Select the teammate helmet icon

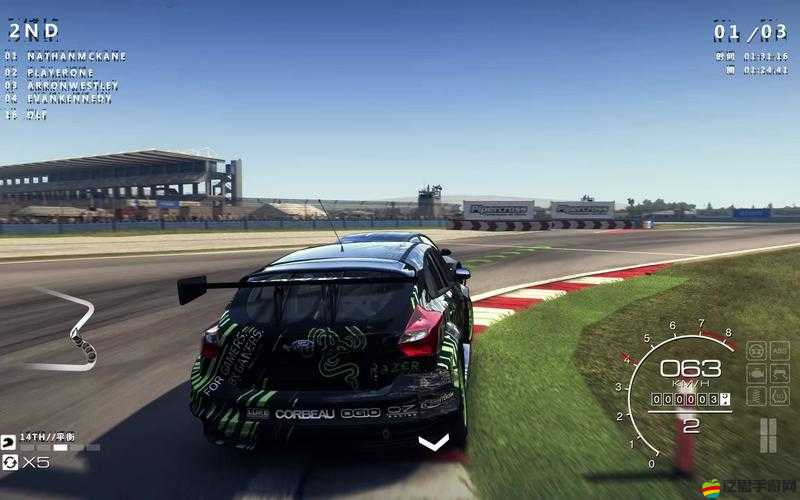click(10, 440)
